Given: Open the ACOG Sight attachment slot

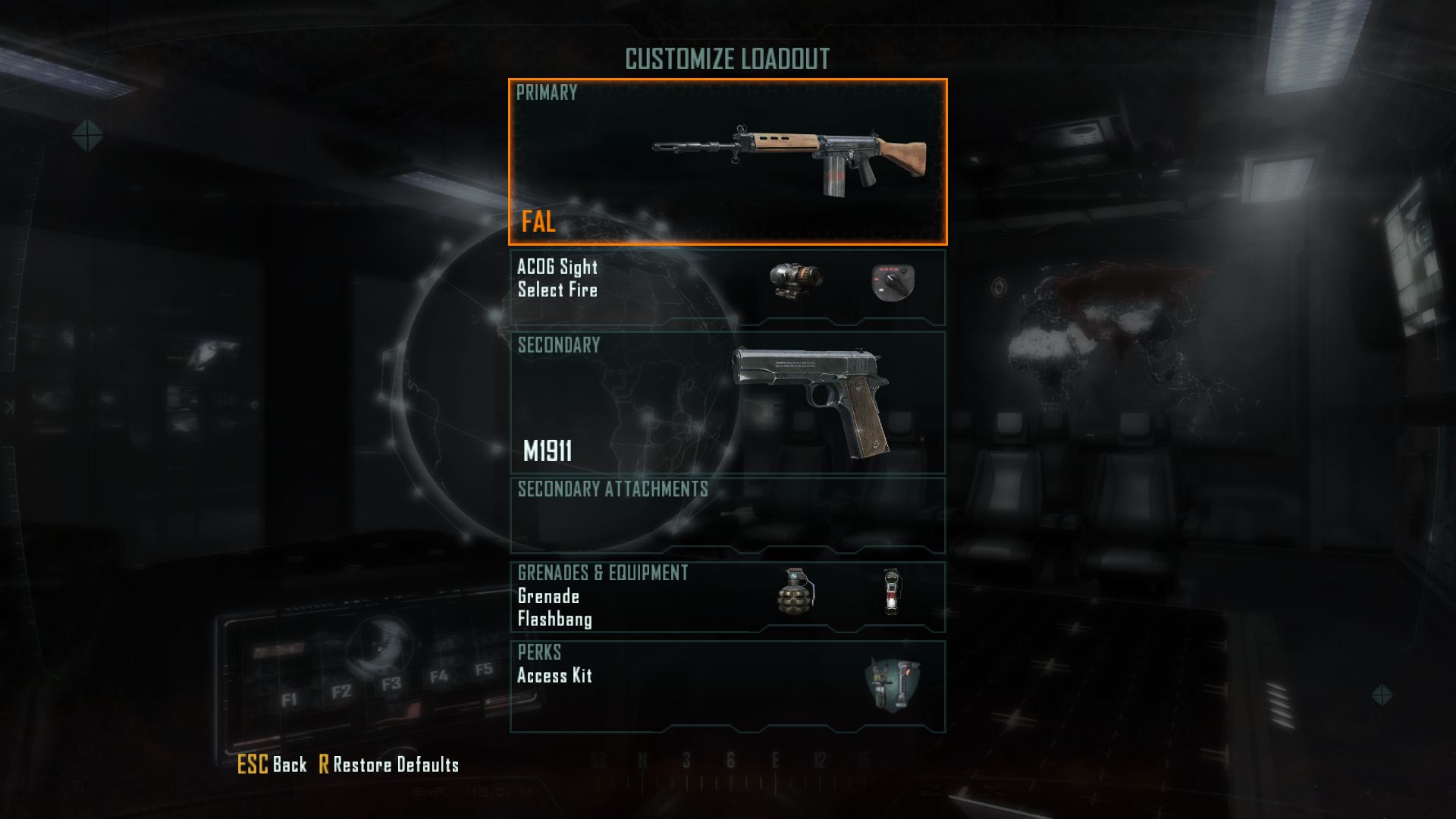Looking at the screenshot, I should point(795,281).
